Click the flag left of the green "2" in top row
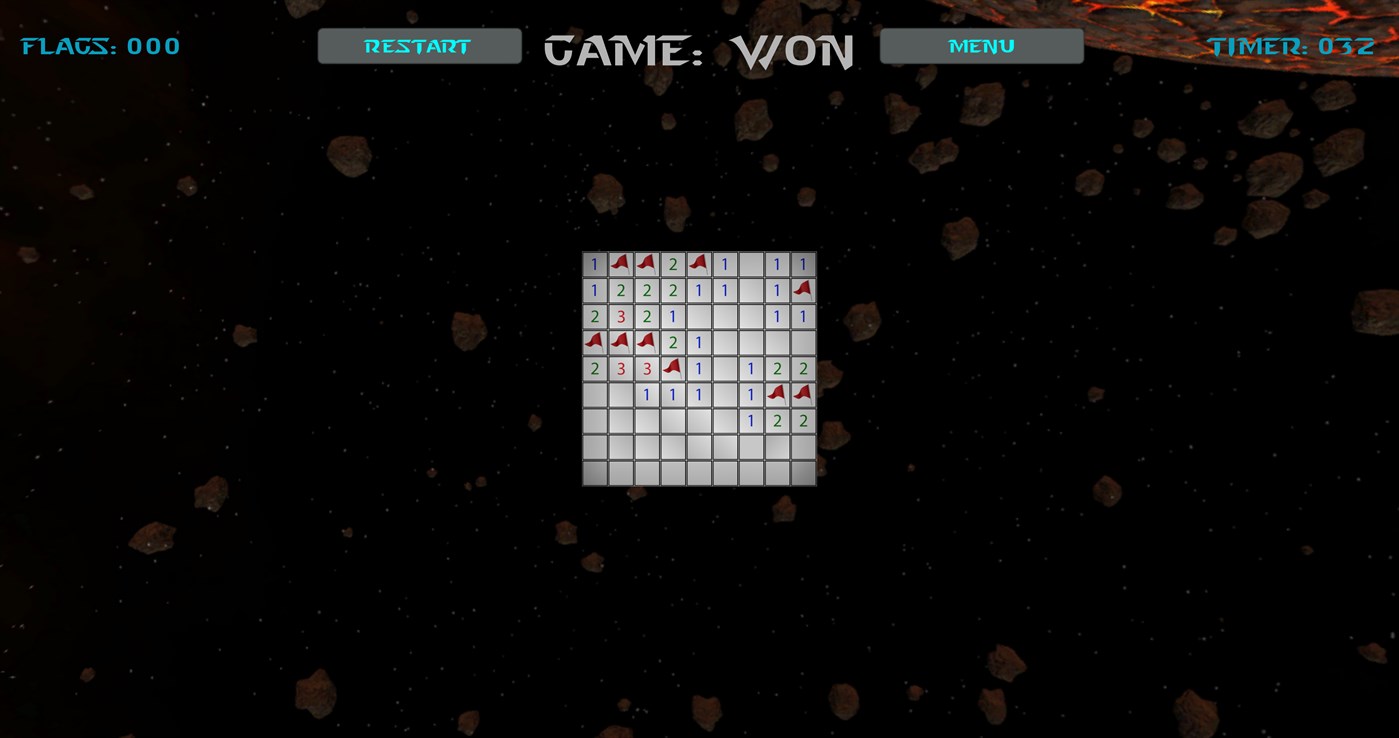Viewport: 1399px width, 738px height. pos(646,263)
